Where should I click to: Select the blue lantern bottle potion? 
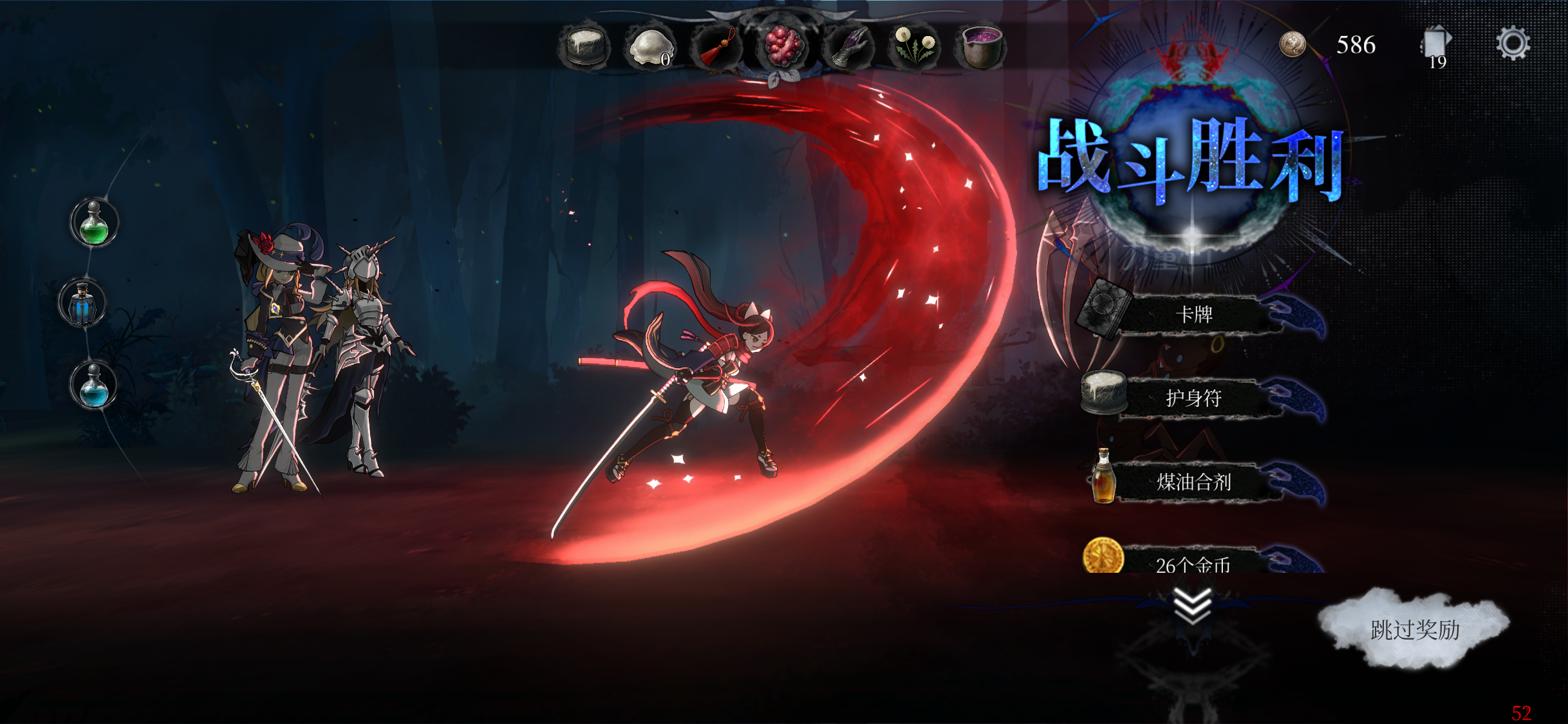tap(82, 303)
